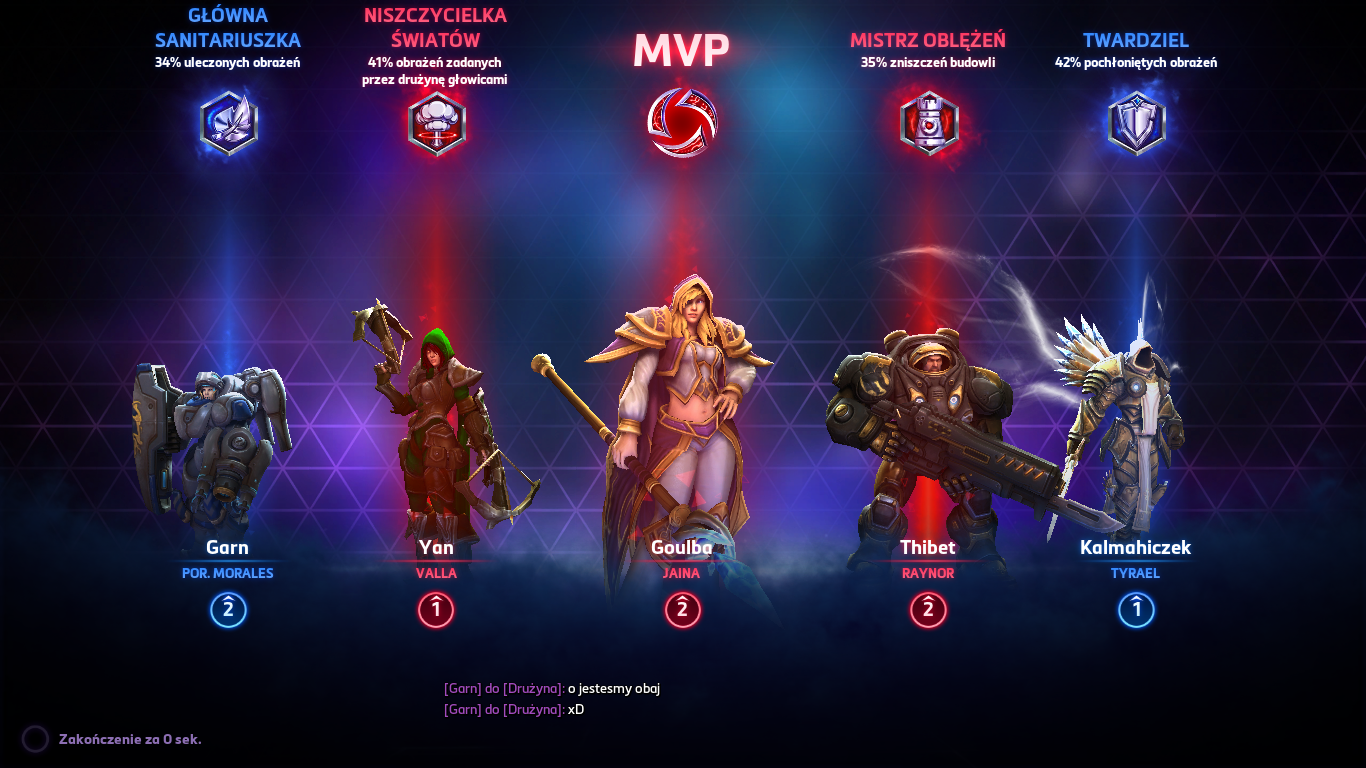Open the Mistrz Oblężeń siege award icon

coord(928,122)
